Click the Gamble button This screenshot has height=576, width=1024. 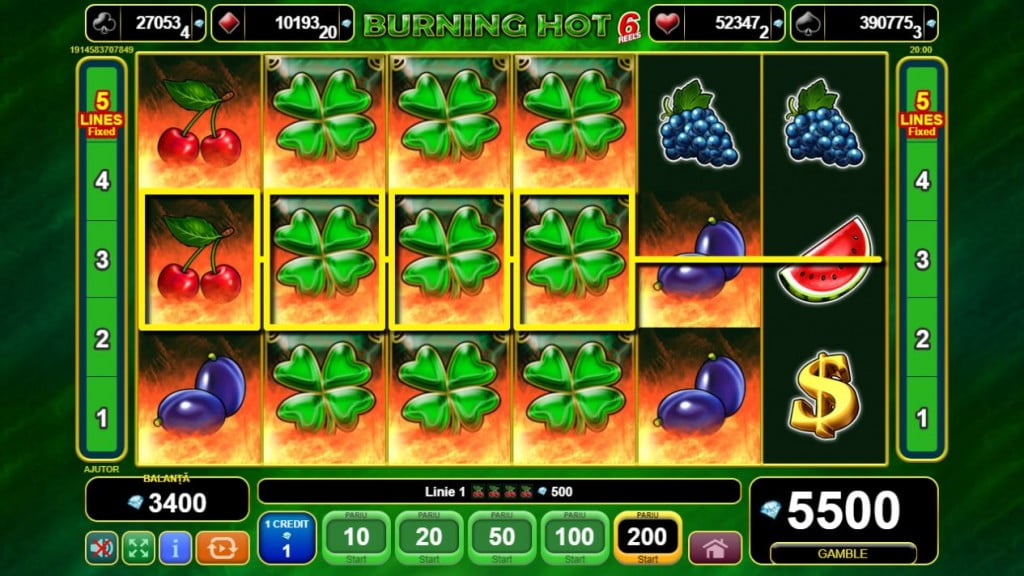843,553
